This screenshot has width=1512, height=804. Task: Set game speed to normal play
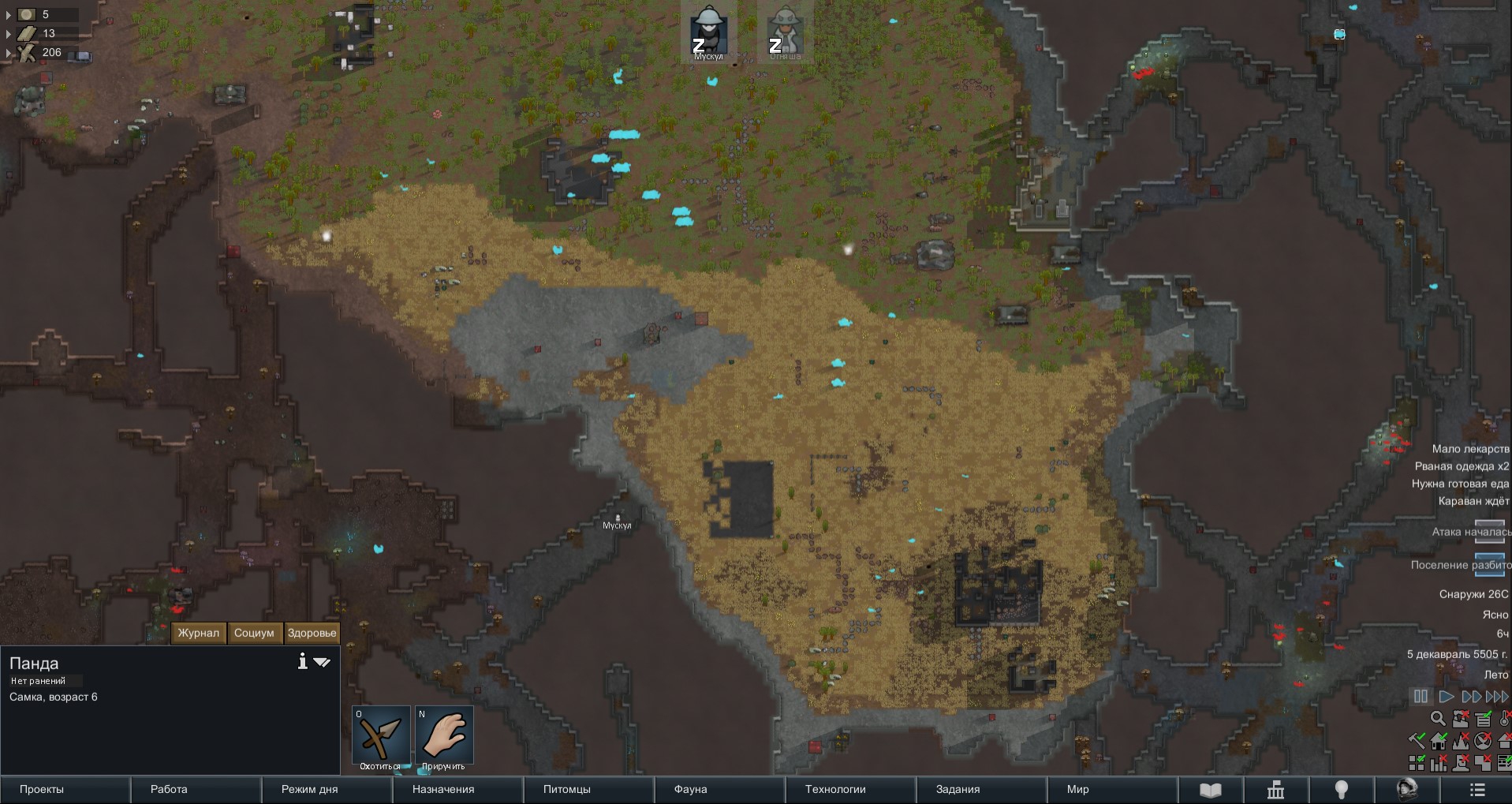point(1446,697)
